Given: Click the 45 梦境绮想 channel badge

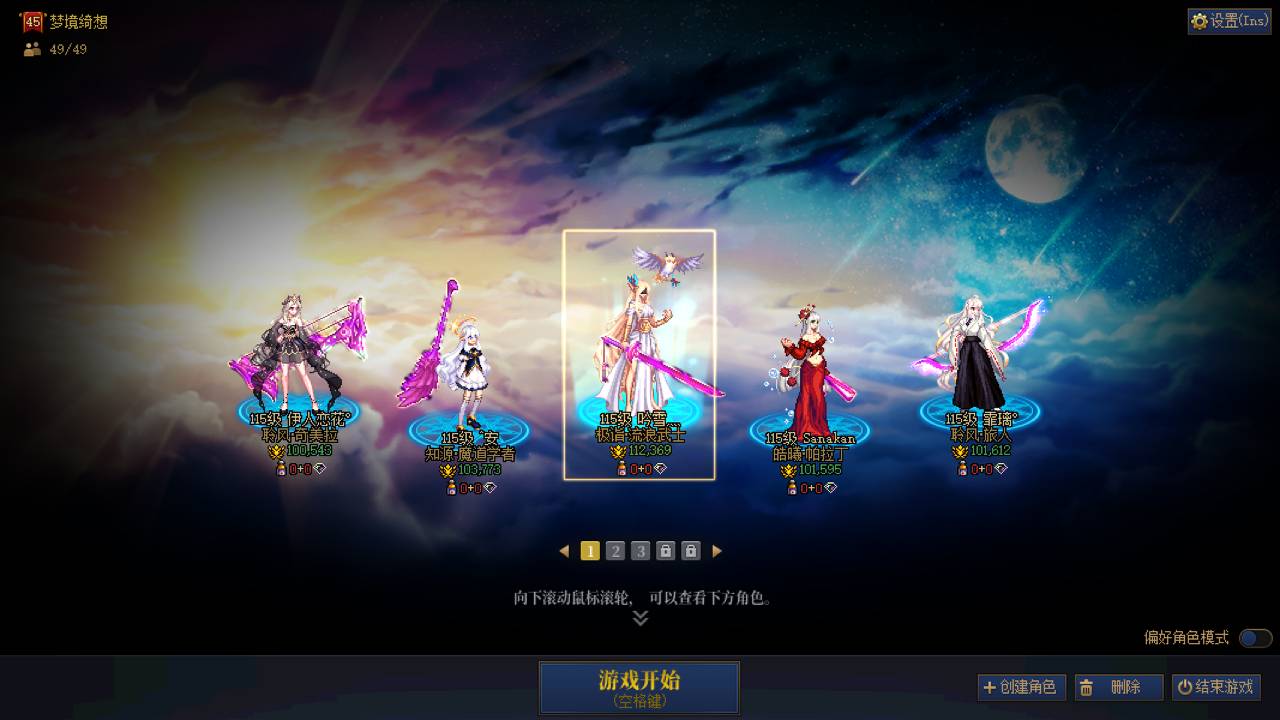Looking at the screenshot, I should pyautogui.click(x=32, y=19).
